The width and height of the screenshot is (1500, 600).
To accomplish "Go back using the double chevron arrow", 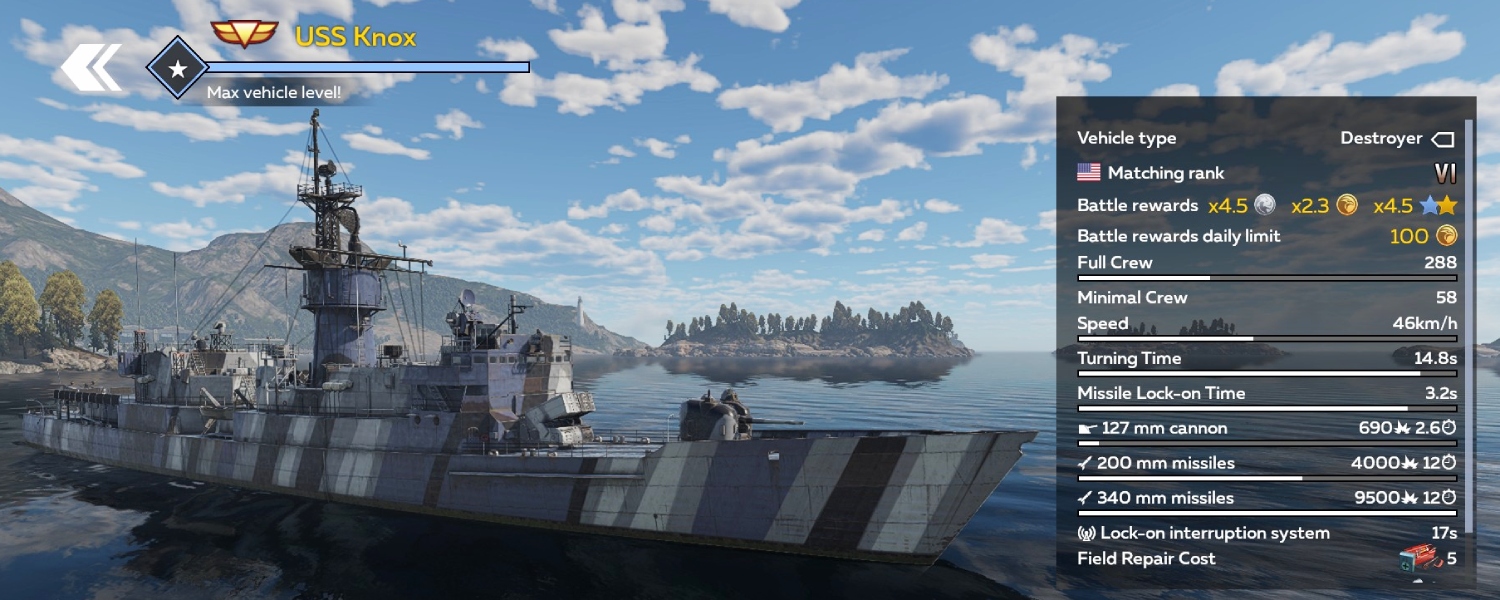I will [91, 67].
